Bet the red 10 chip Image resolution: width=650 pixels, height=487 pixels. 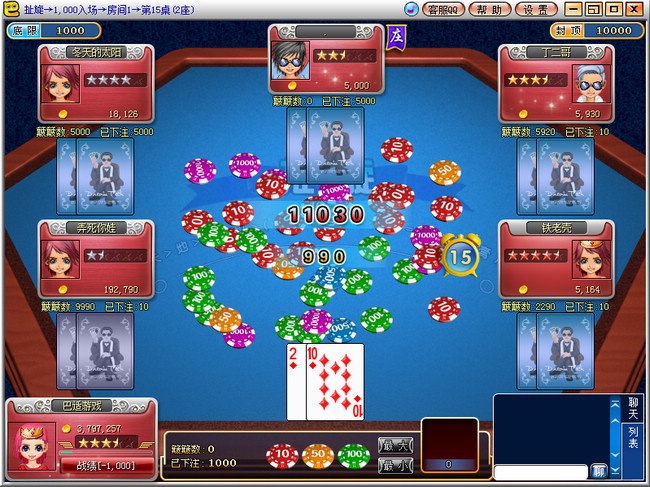pos(281,456)
